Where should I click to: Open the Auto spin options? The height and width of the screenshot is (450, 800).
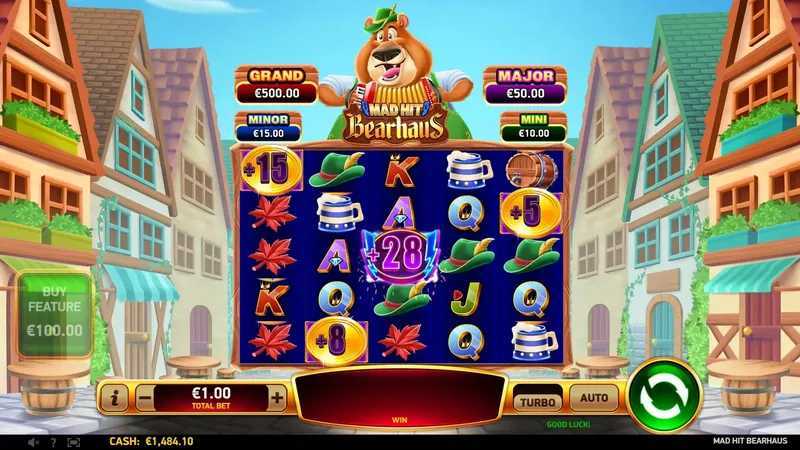tap(594, 398)
